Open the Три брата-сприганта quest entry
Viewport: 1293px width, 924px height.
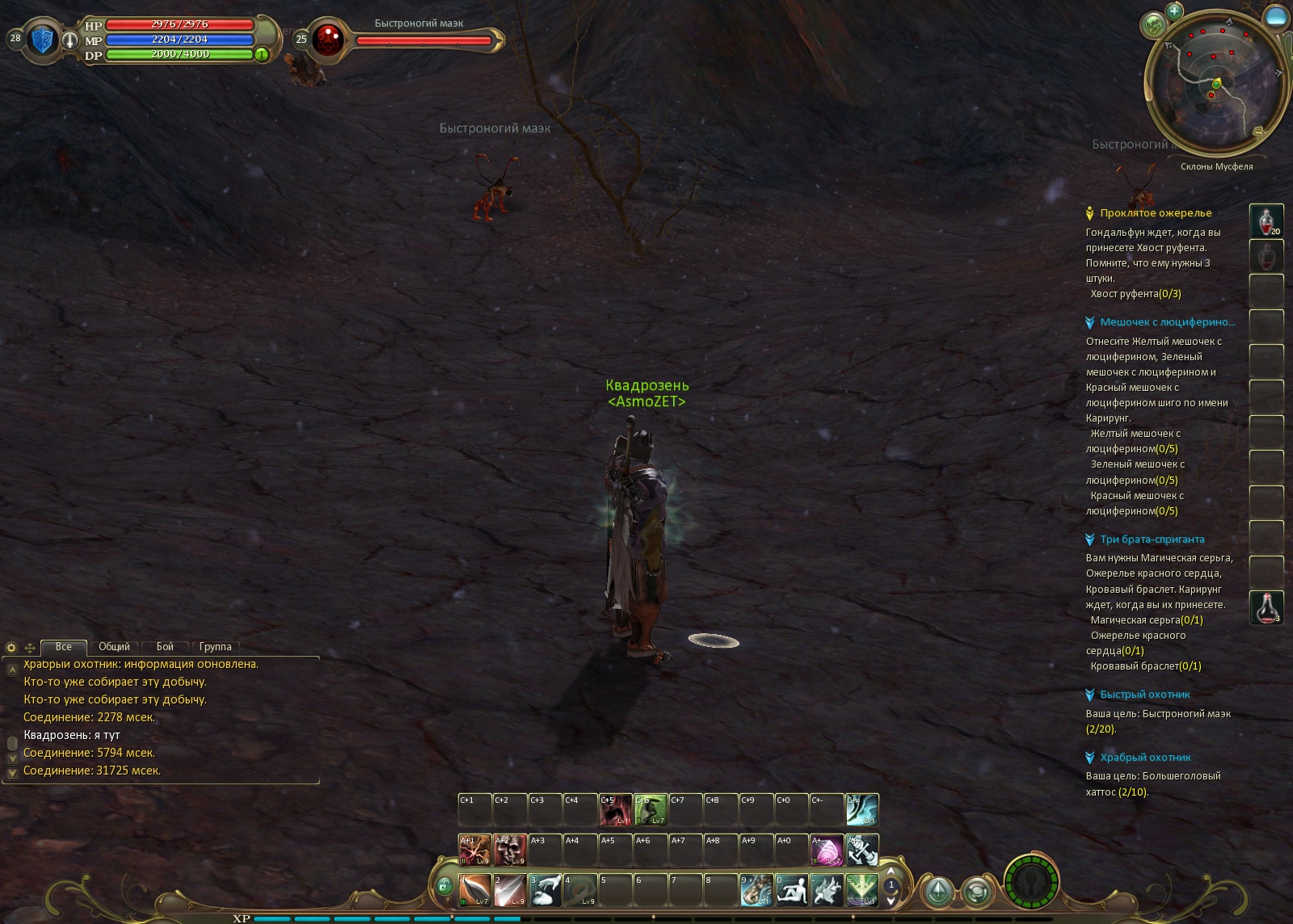pos(1152,540)
